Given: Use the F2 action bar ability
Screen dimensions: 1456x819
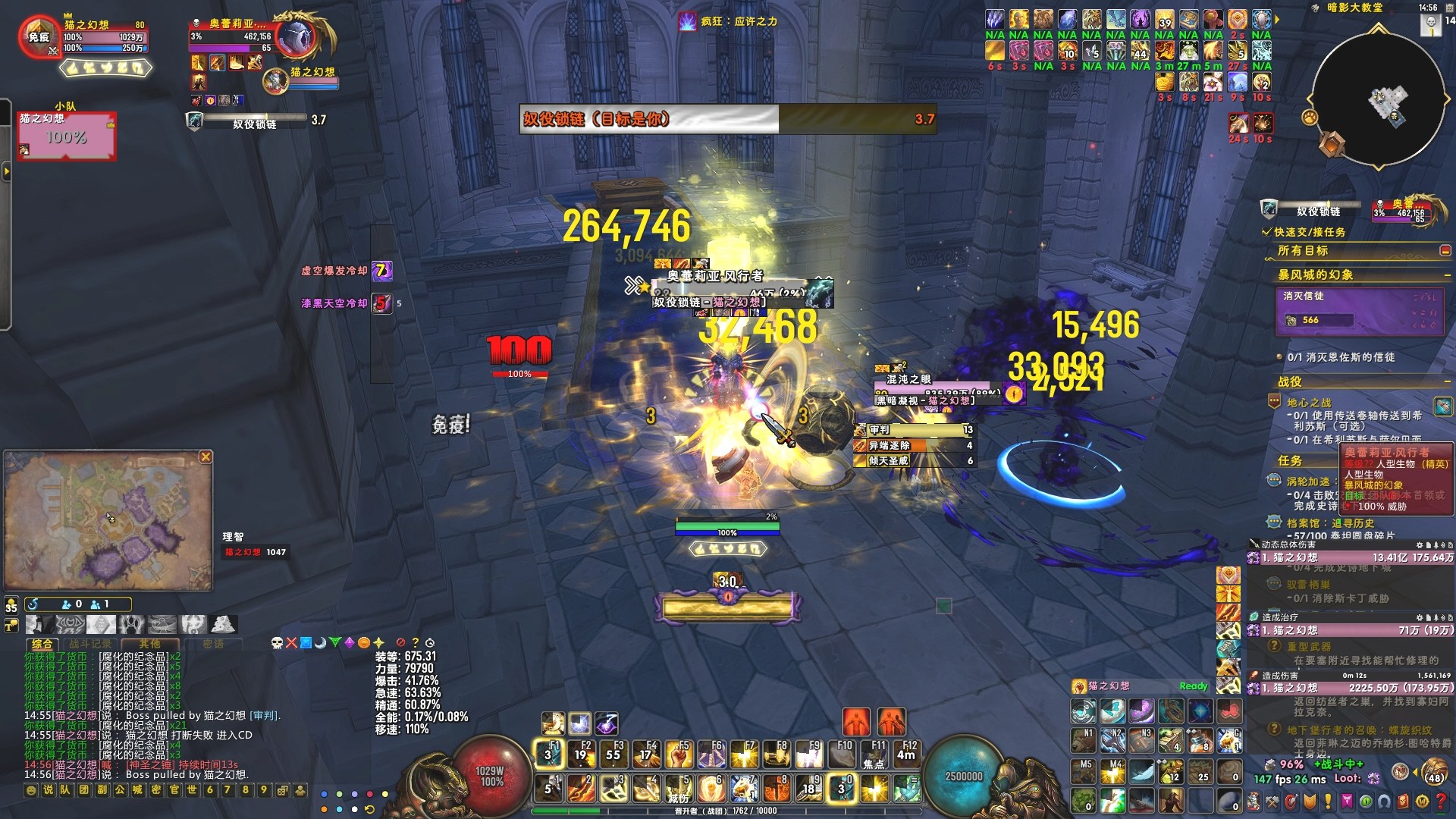Looking at the screenshot, I should [582, 755].
